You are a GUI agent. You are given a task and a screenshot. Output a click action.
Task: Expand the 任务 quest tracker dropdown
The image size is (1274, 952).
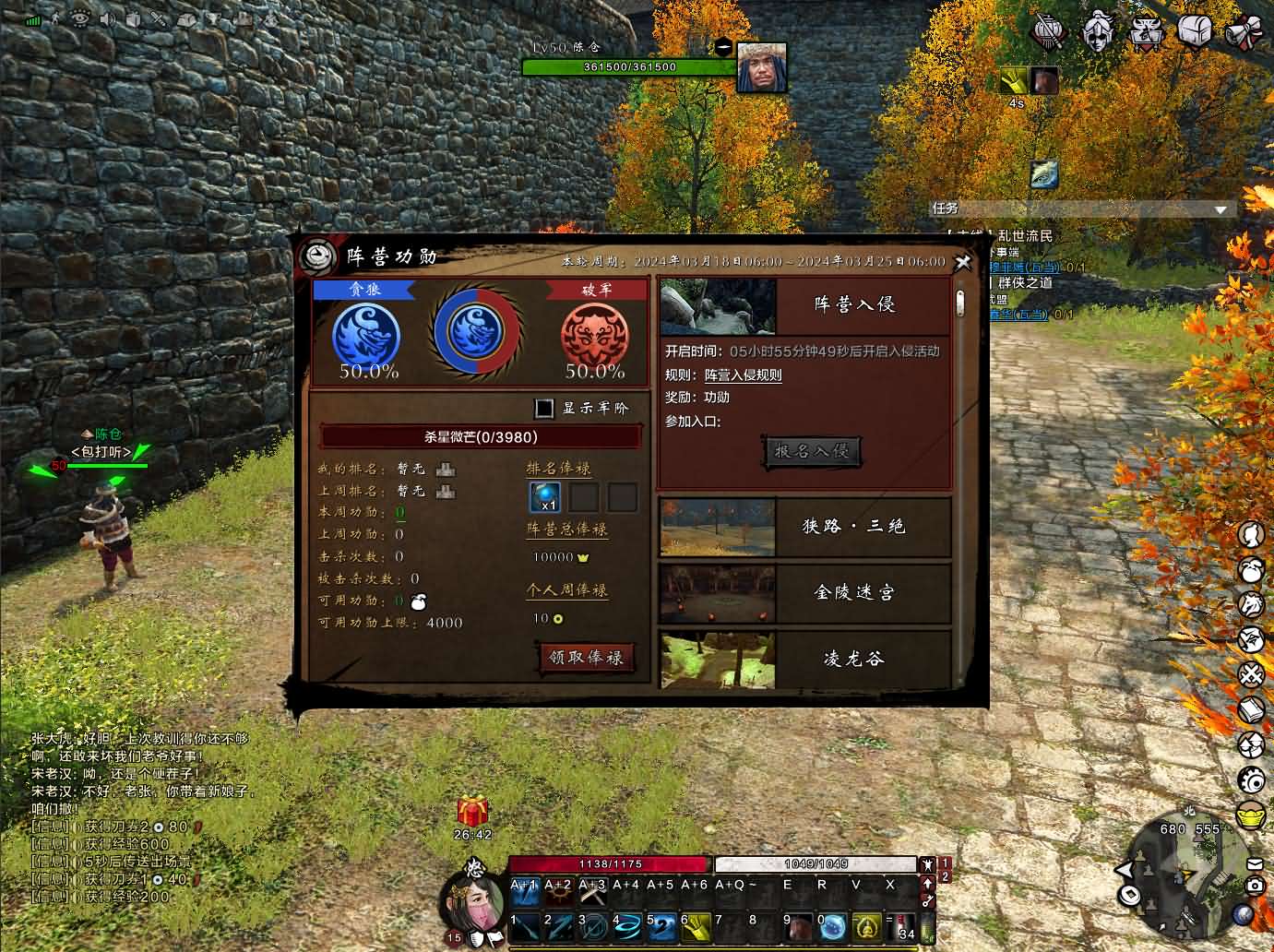pyautogui.click(x=1220, y=209)
